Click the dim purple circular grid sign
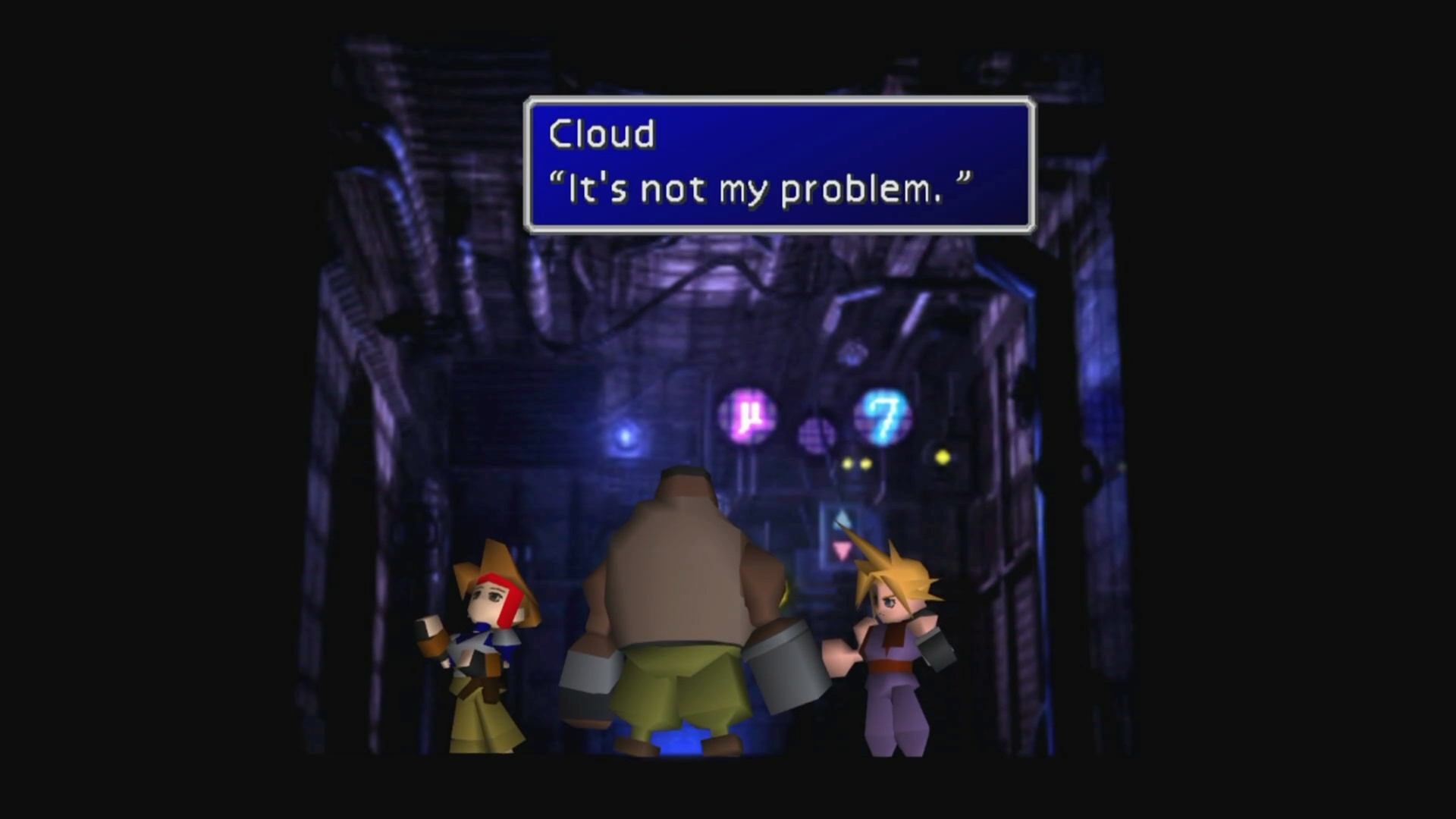The height and width of the screenshot is (819, 1456). click(x=817, y=434)
